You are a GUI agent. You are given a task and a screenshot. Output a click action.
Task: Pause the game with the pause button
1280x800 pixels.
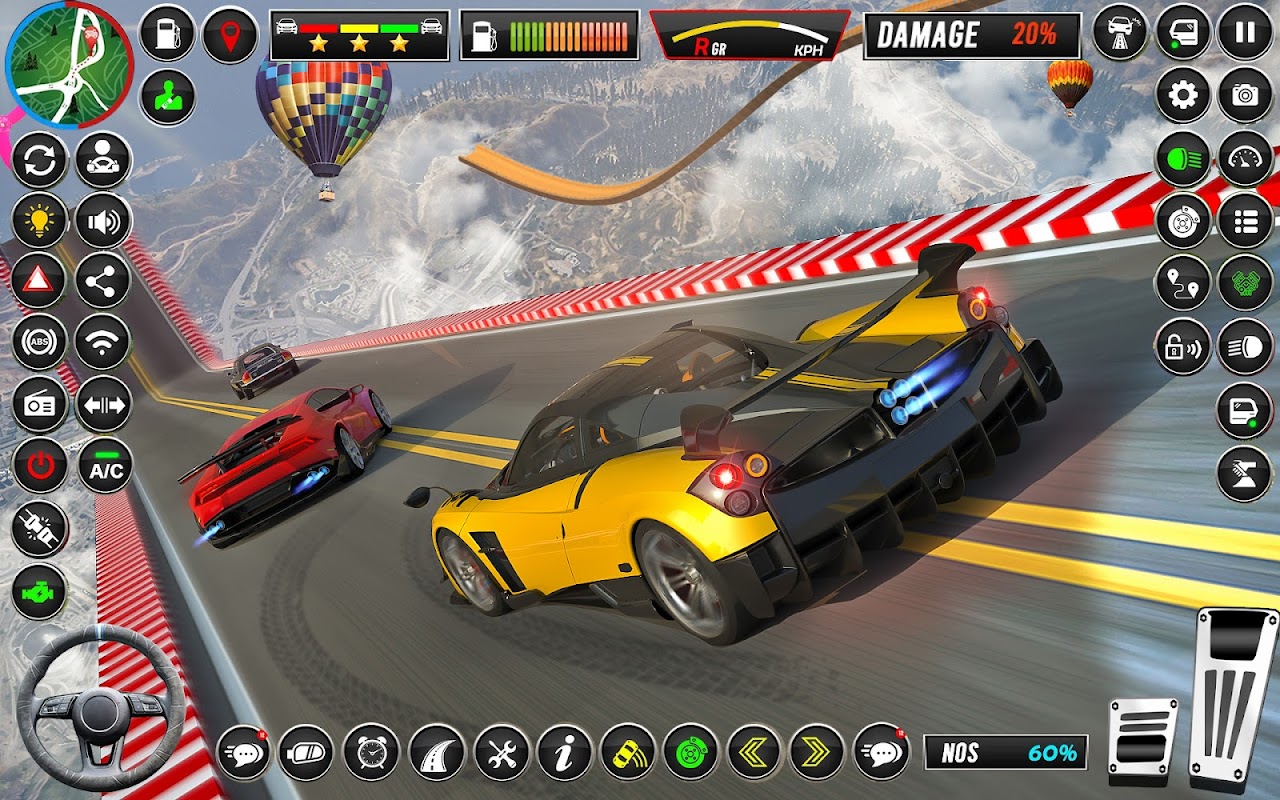click(1245, 34)
